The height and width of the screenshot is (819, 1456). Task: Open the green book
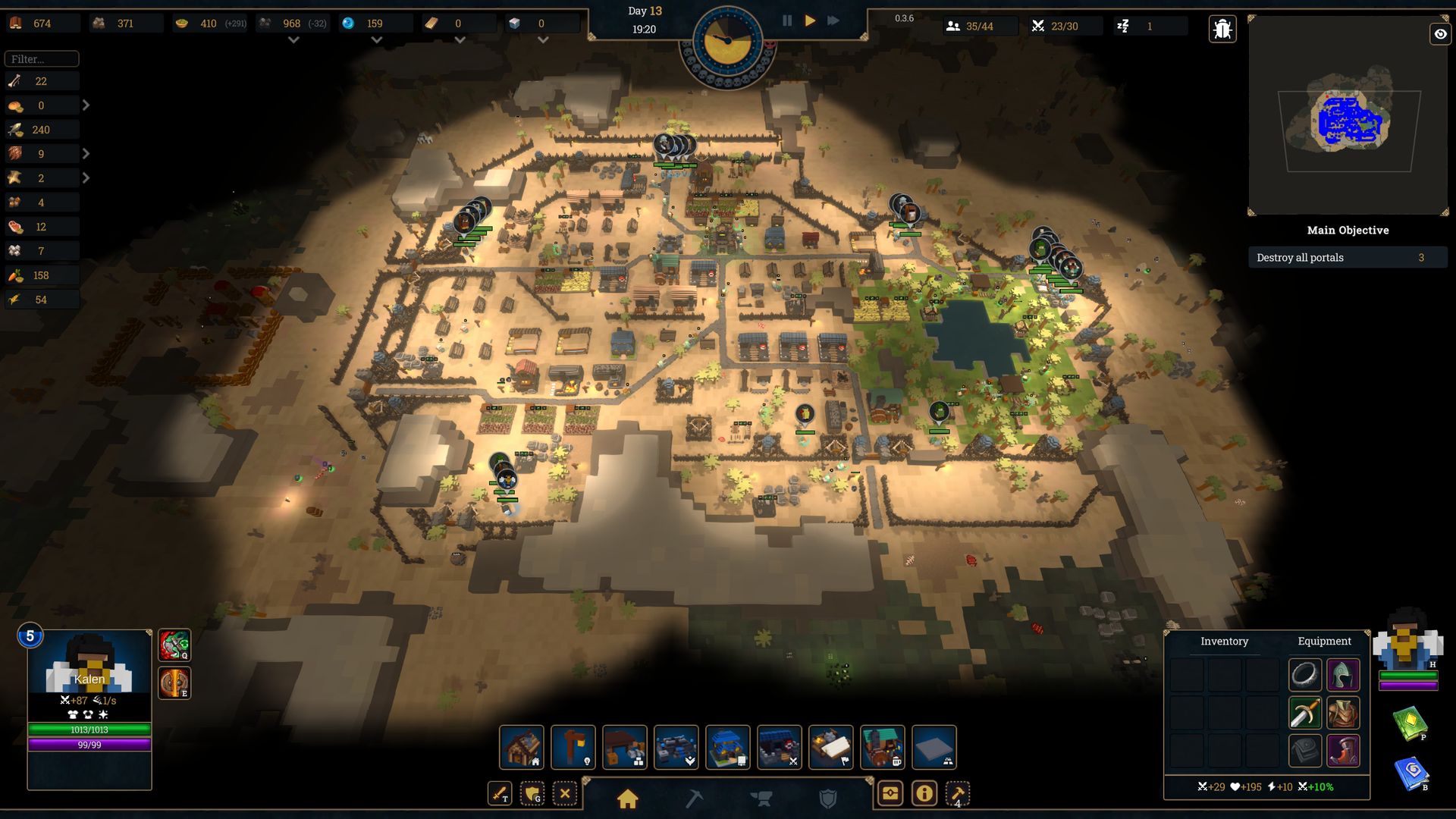click(1410, 723)
